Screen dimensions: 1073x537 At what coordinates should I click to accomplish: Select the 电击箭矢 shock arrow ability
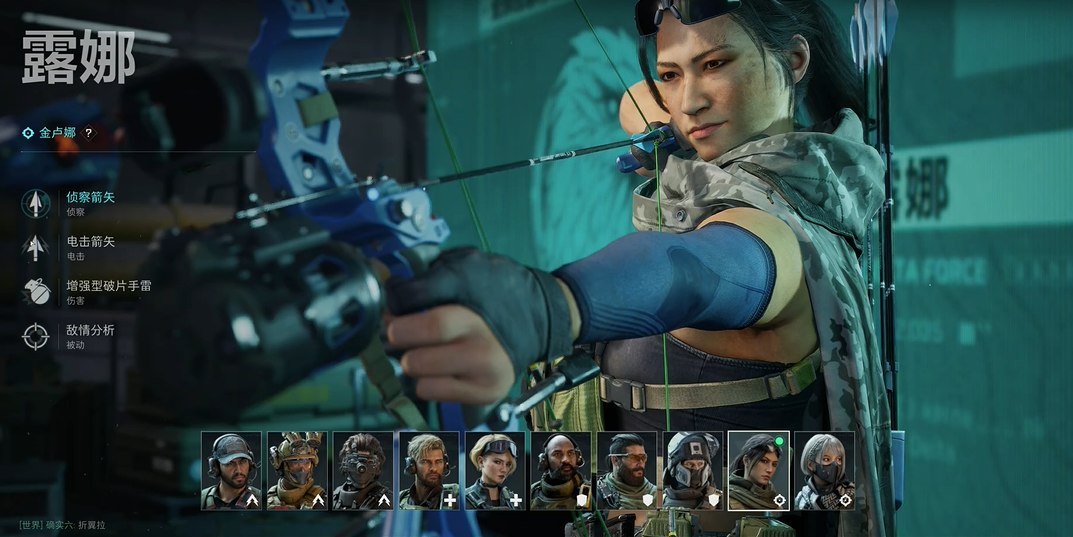coord(89,246)
